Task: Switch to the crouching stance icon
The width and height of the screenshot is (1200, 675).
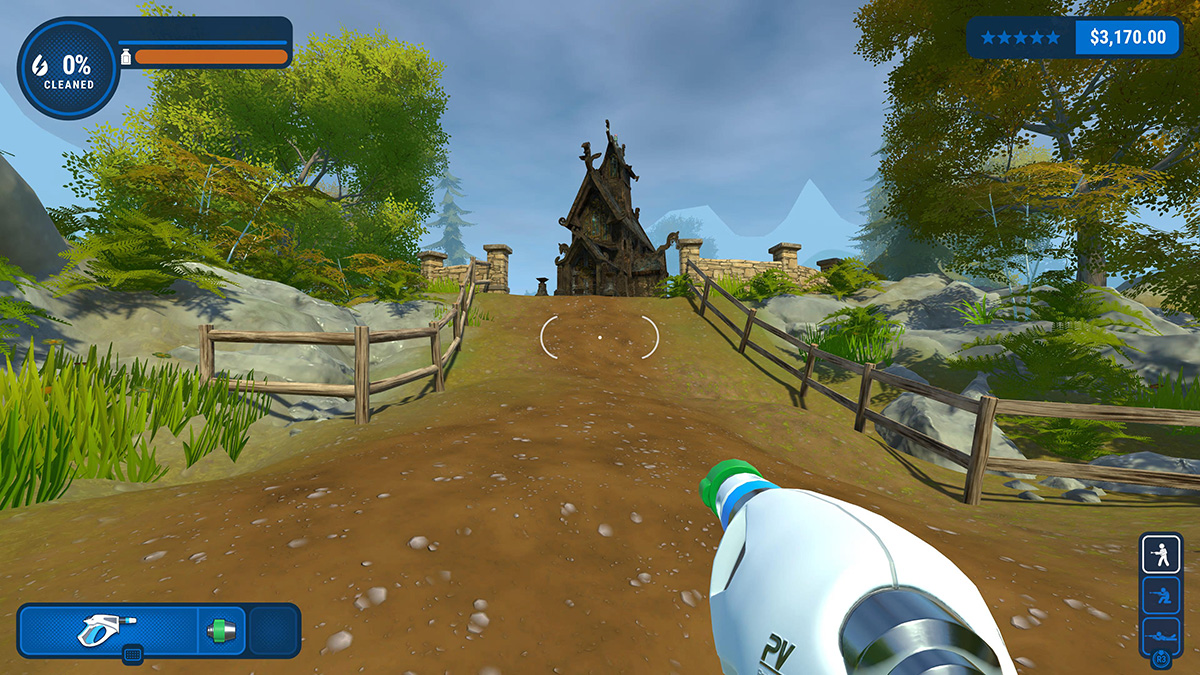Action: (x=1161, y=594)
